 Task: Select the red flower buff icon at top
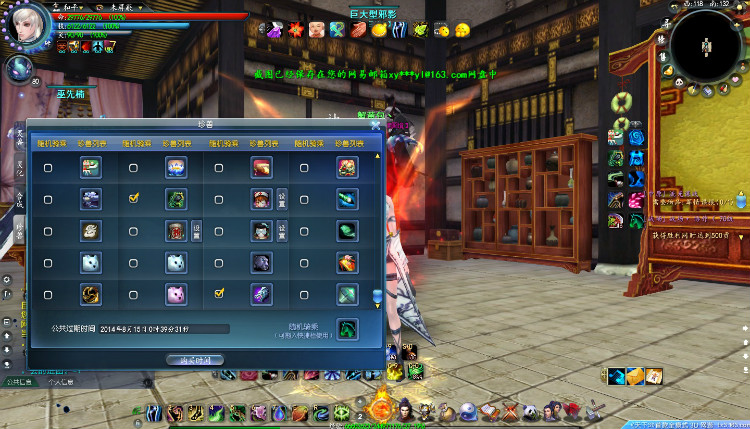(296, 30)
